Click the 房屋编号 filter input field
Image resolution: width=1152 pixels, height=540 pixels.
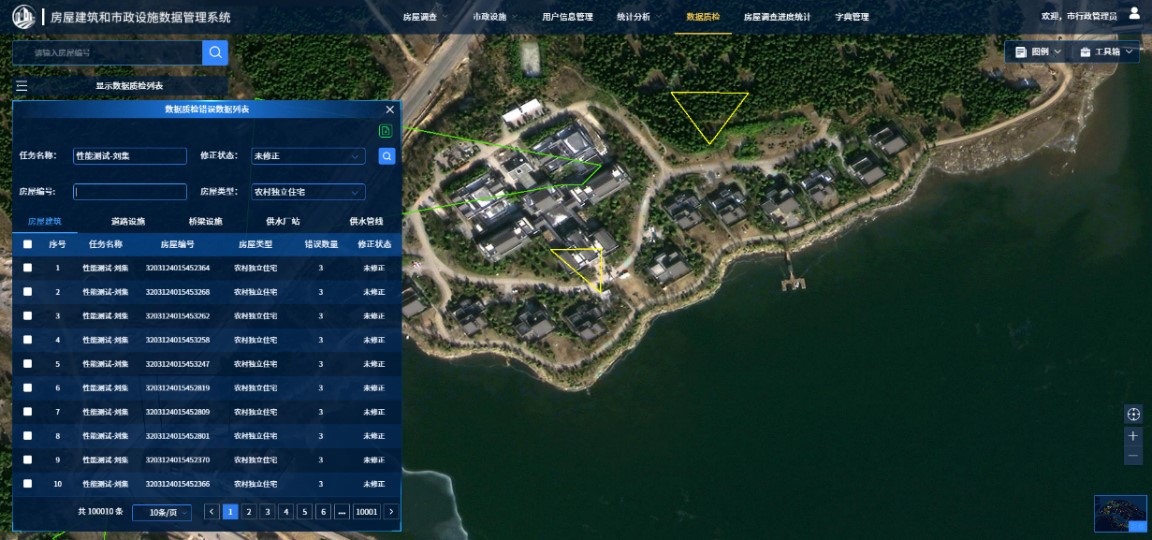pos(130,192)
